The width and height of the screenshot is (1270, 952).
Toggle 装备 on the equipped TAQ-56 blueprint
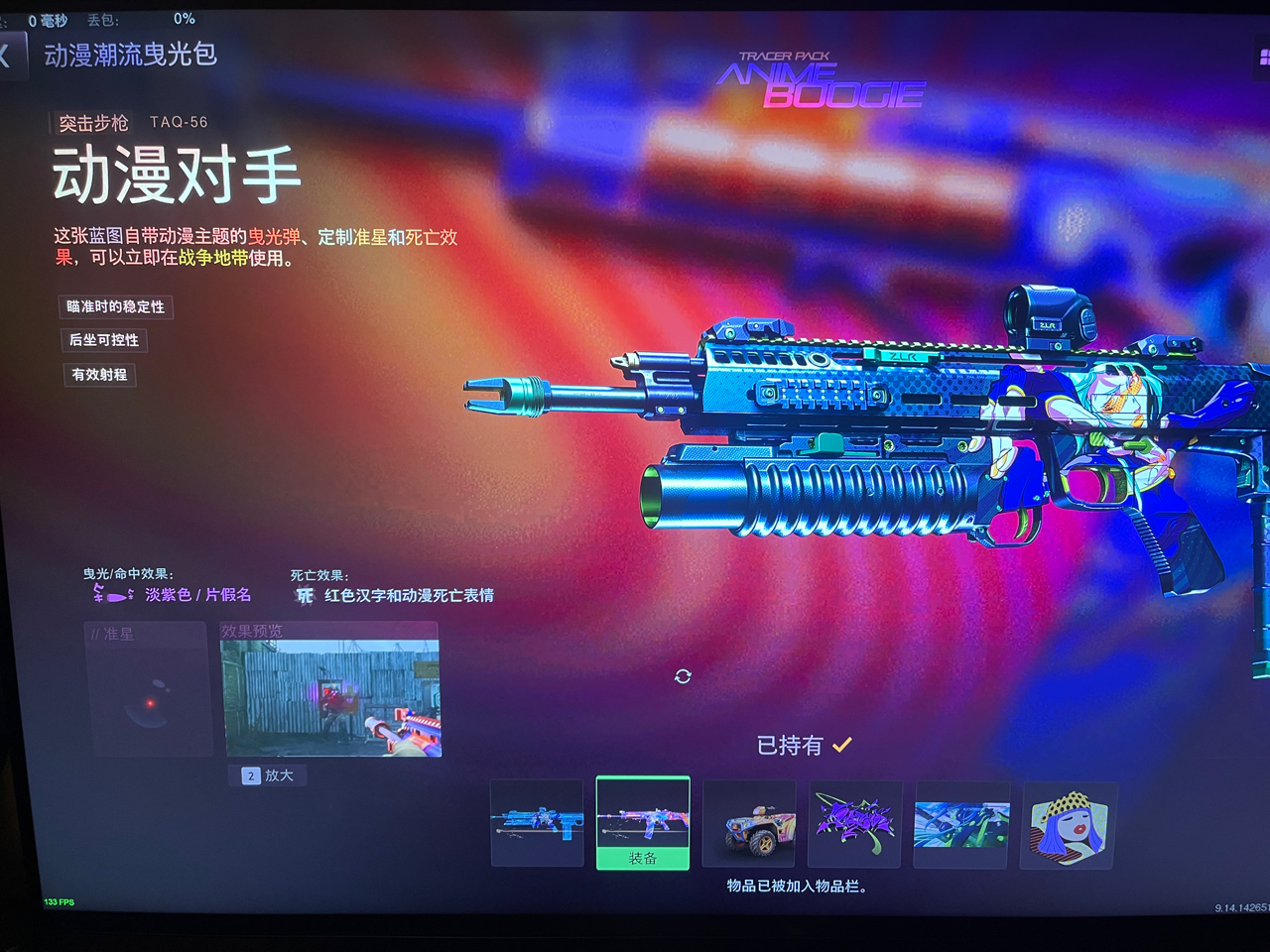tap(642, 859)
